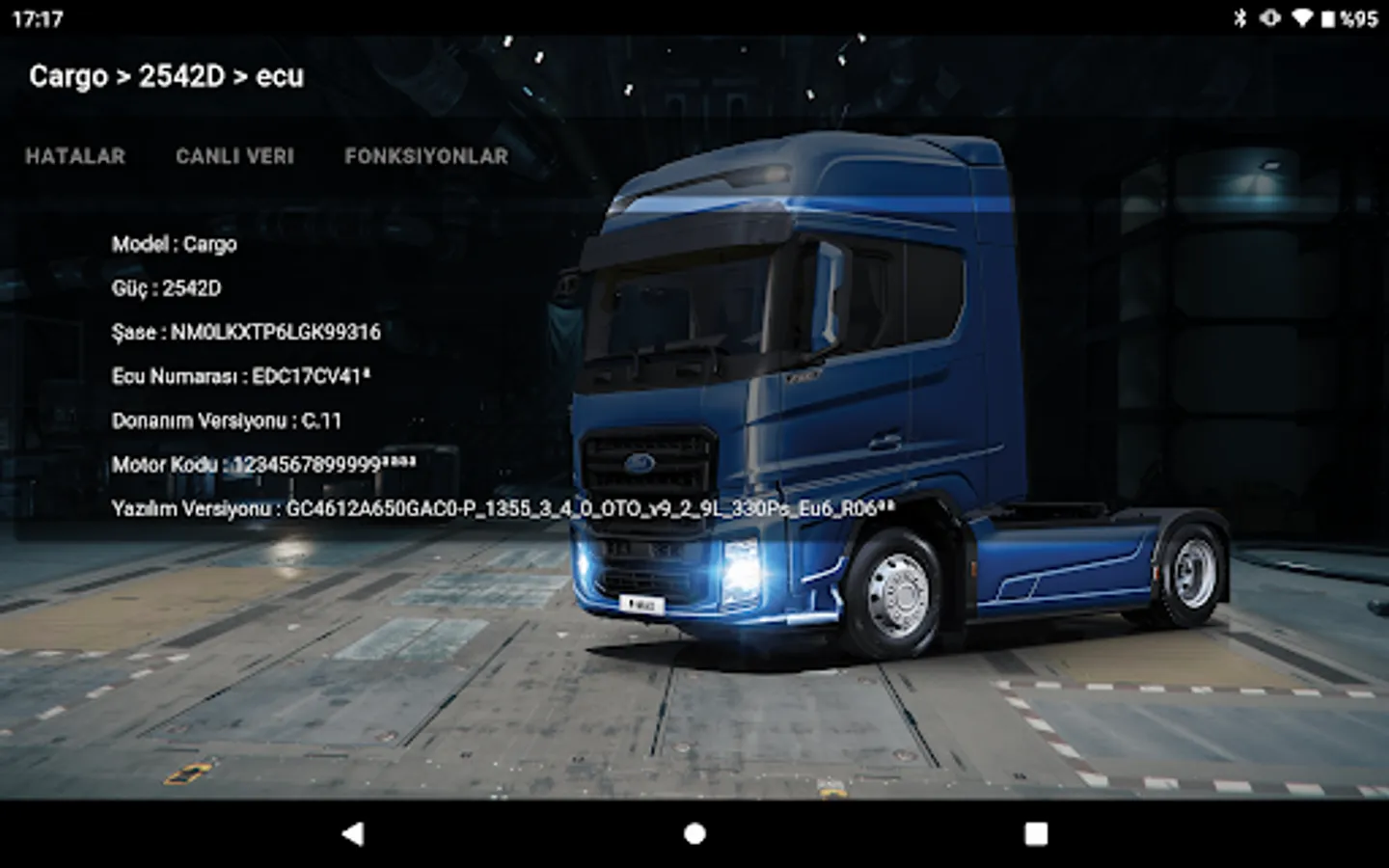This screenshot has height=868, width=1389.
Task: Switch to the CANLI VERI tab
Action: click(x=234, y=156)
